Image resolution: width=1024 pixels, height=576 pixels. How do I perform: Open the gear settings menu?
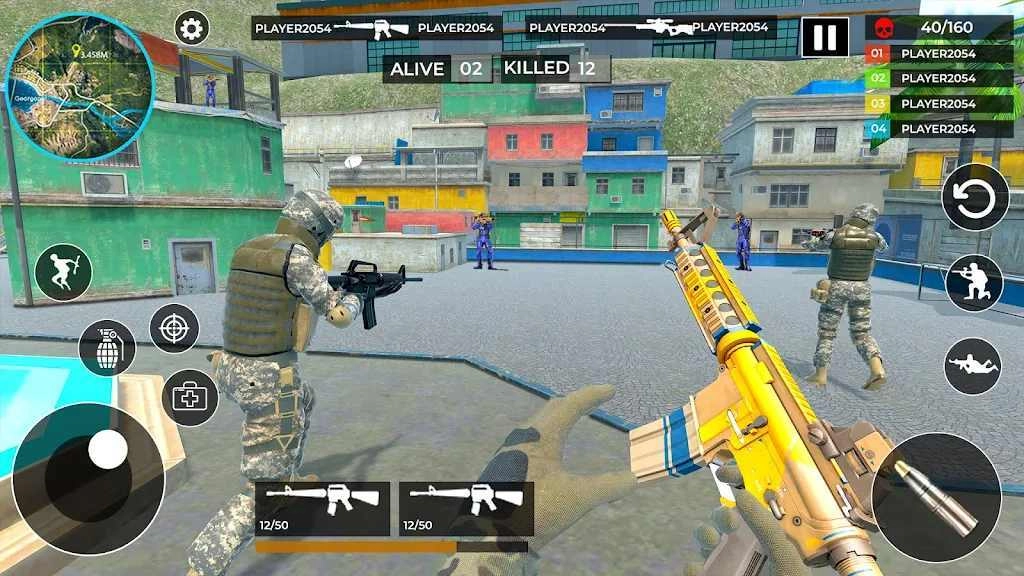[x=191, y=28]
